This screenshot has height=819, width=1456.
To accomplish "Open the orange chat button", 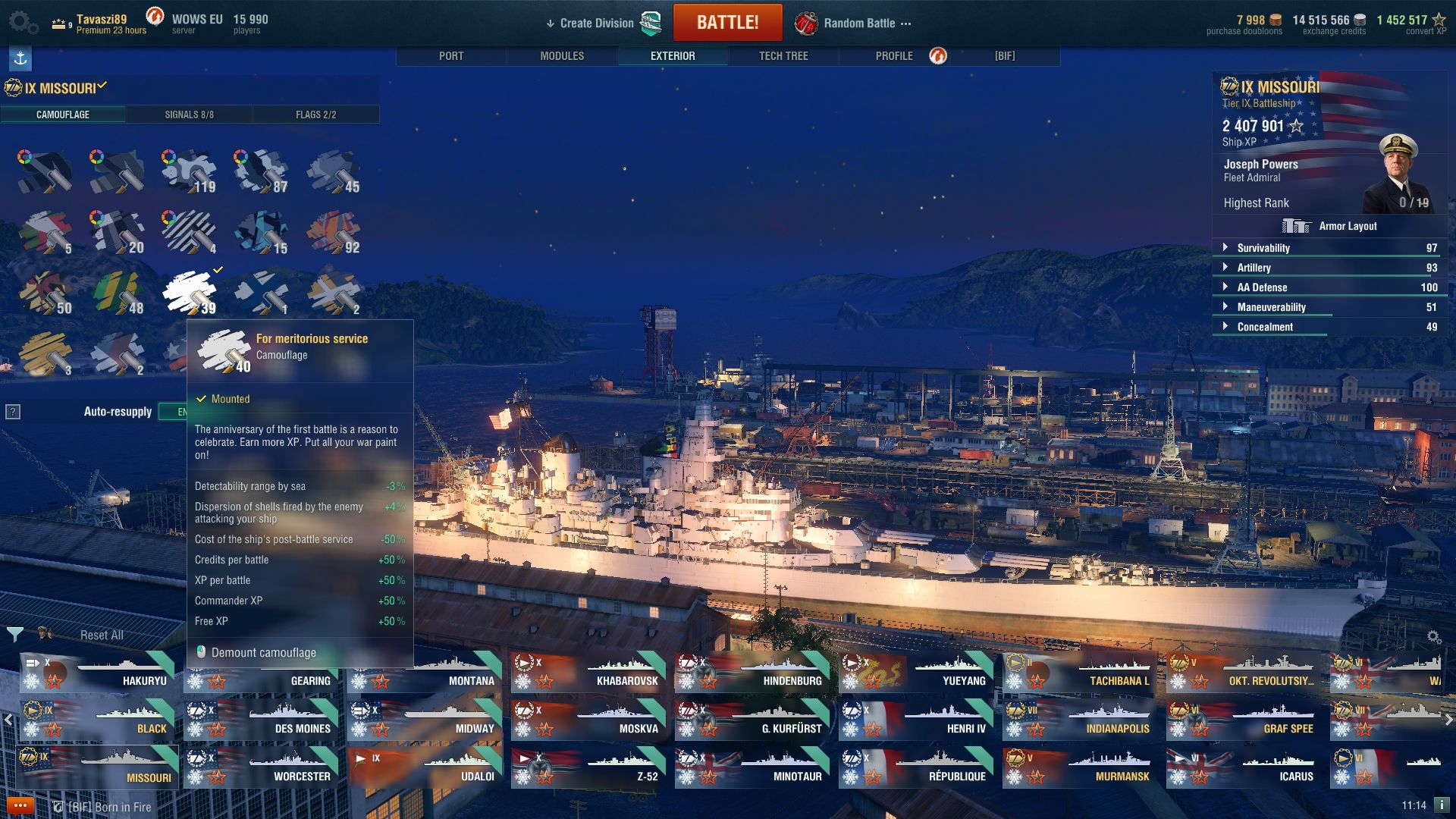I will point(20,805).
